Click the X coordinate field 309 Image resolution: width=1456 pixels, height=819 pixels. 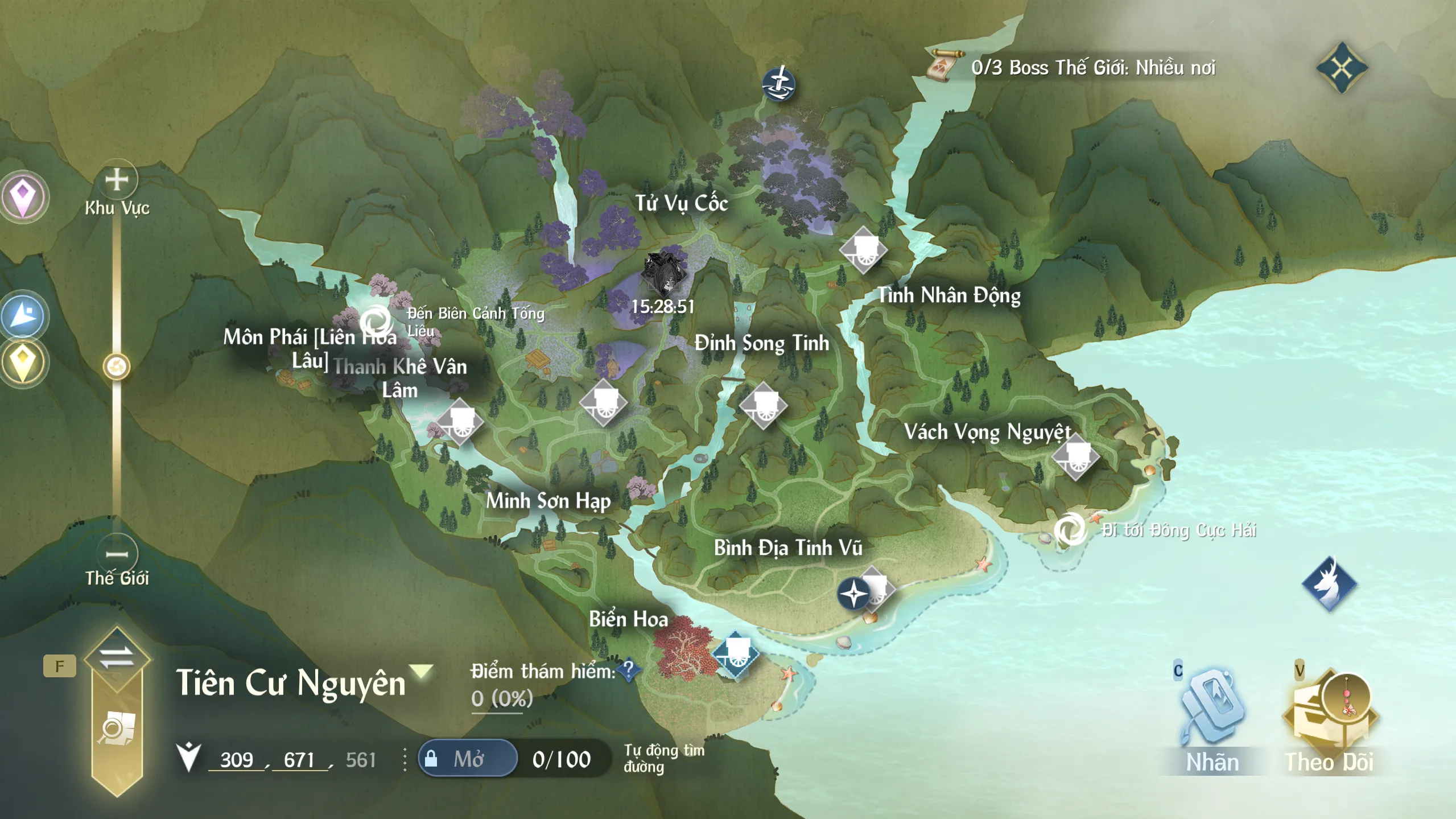[237, 760]
